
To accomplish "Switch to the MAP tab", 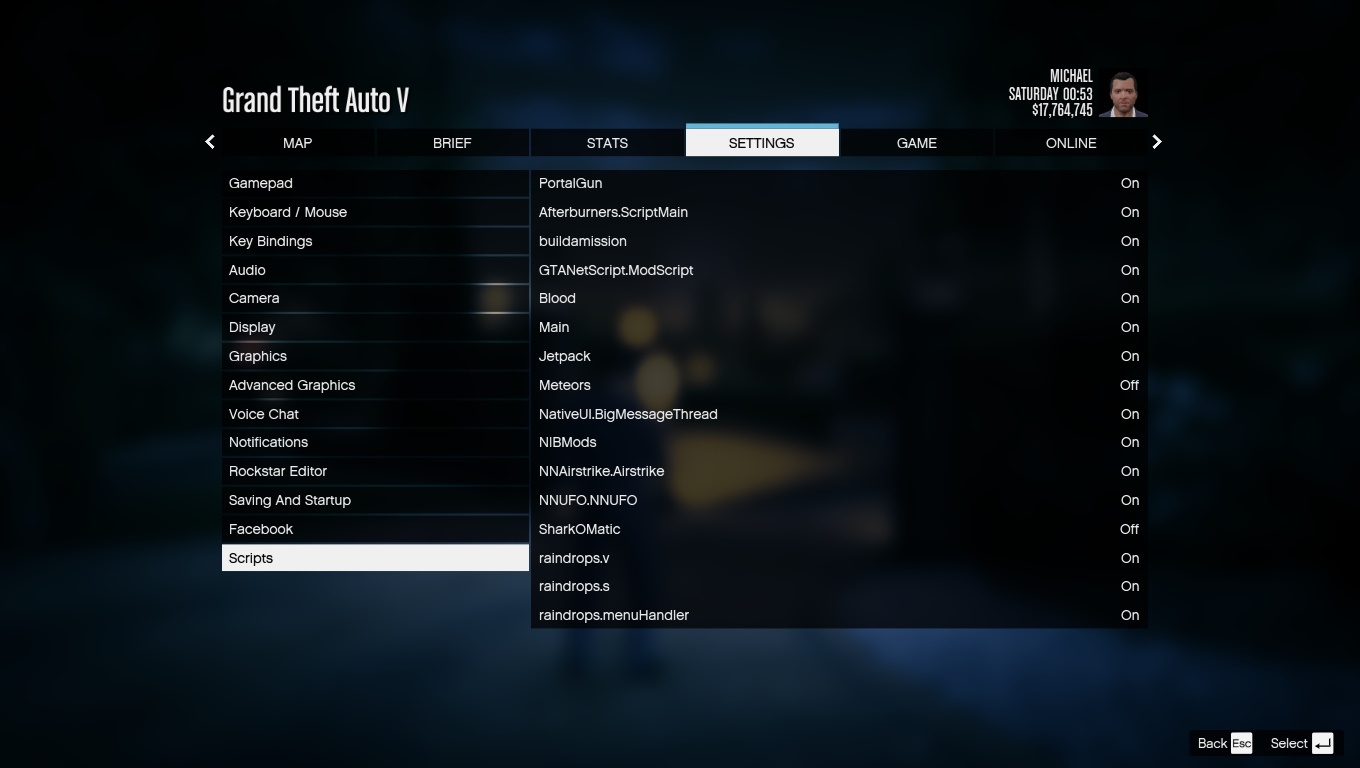I will [297, 143].
